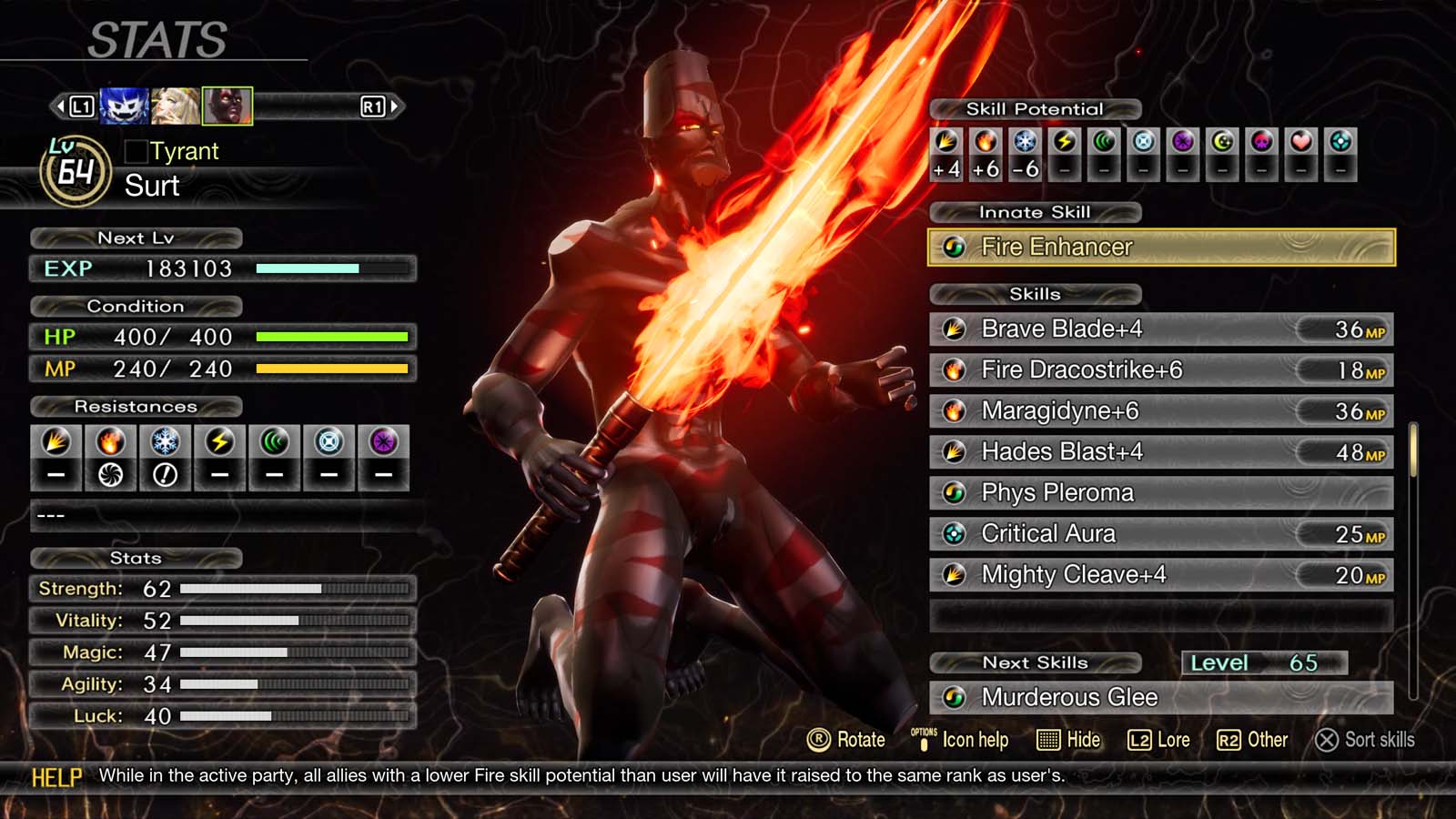The width and height of the screenshot is (1456, 819).
Task: Choose the Brave Blade+4 skill row
Action: coord(1160,329)
